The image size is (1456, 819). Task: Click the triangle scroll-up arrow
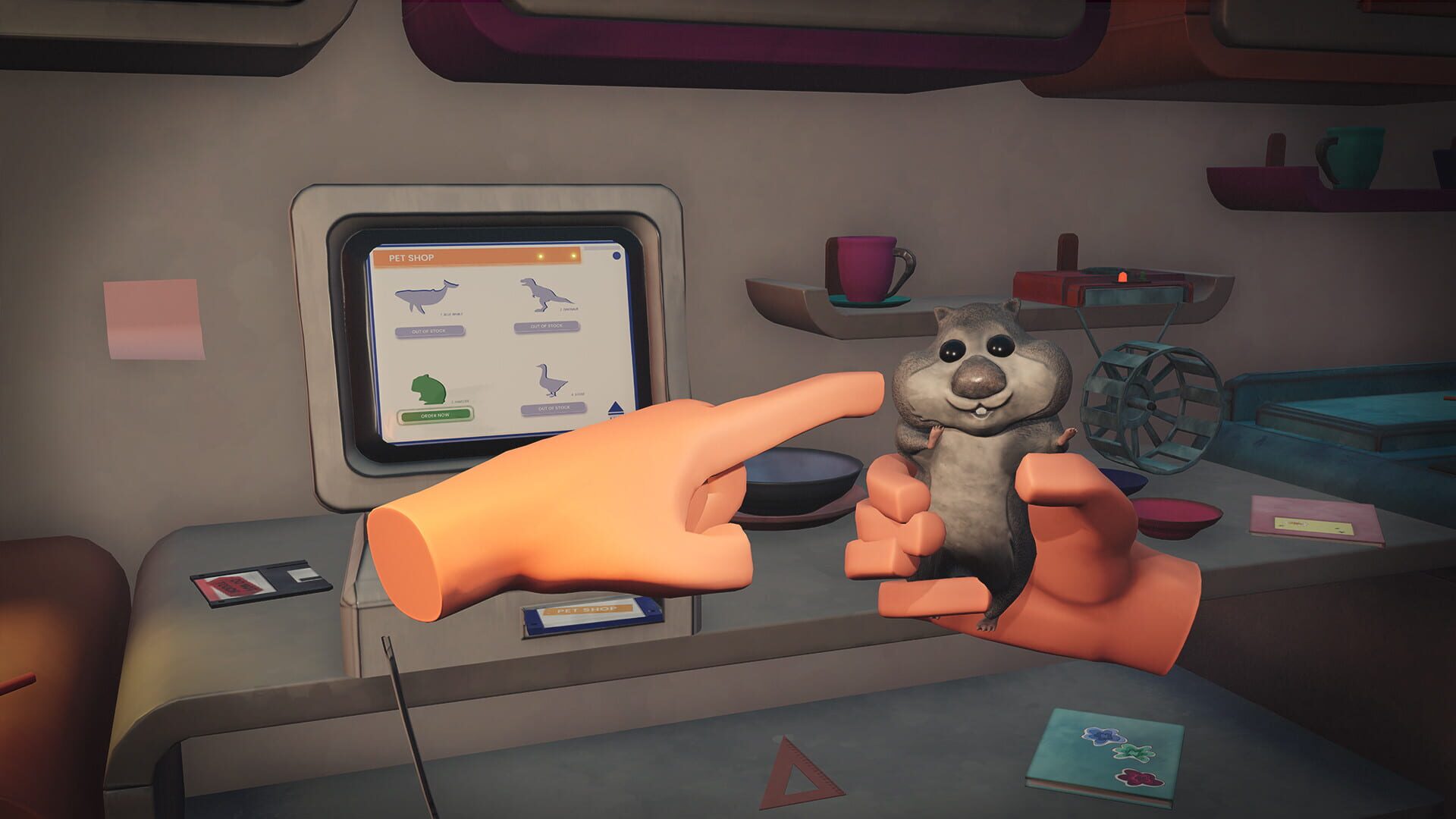click(616, 409)
